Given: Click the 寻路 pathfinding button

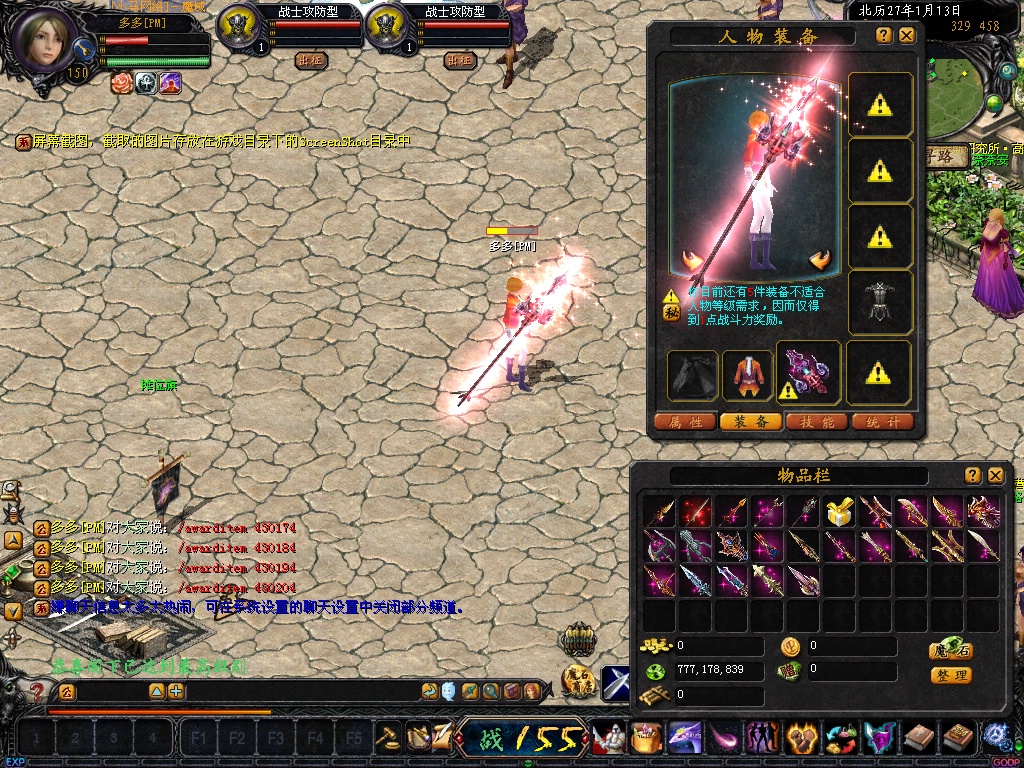Looking at the screenshot, I should point(945,156).
